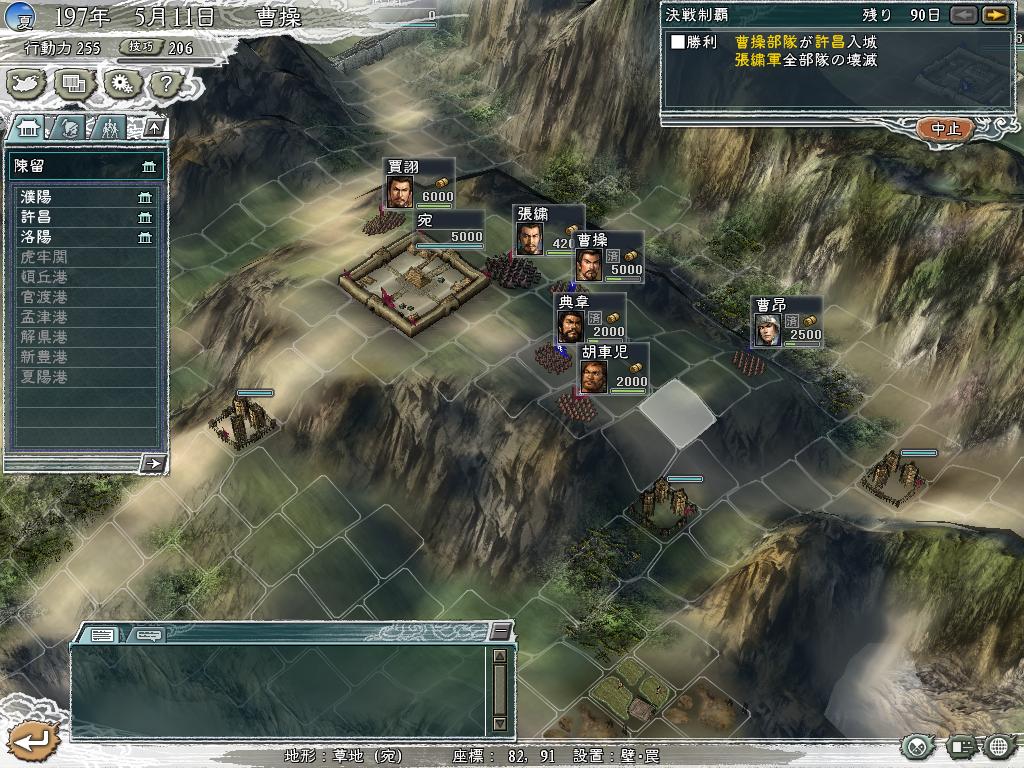Image resolution: width=1024 pixels, height=768 pixels.
Task: Open the map-shaped button in top toolbar
Action: point(29,84)
